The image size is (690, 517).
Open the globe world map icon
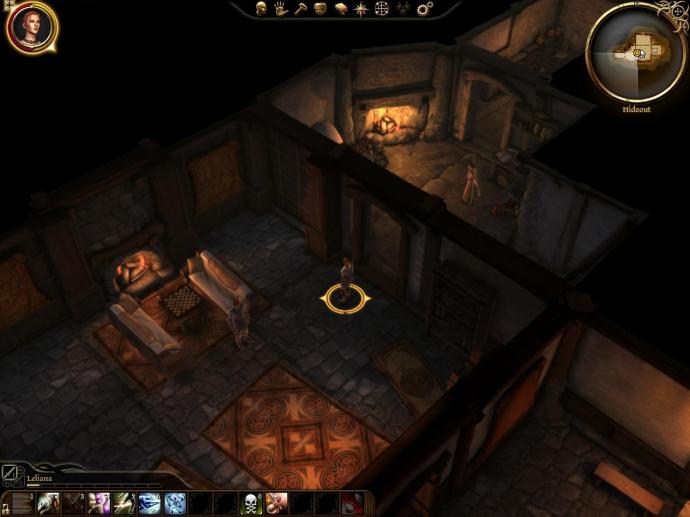[x=381, y=9]
